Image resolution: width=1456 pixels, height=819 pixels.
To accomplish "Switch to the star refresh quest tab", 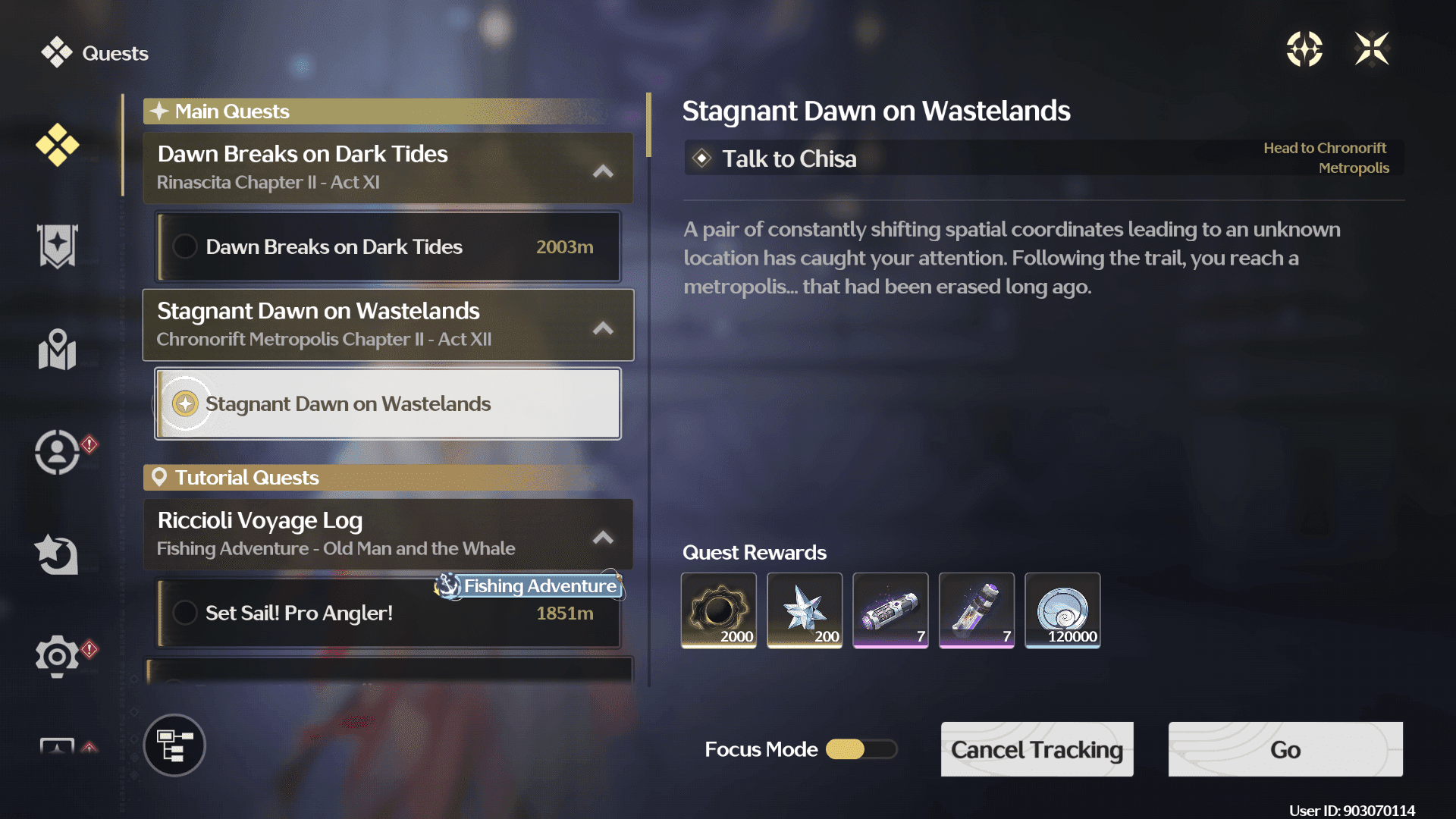I will point(57,554).
